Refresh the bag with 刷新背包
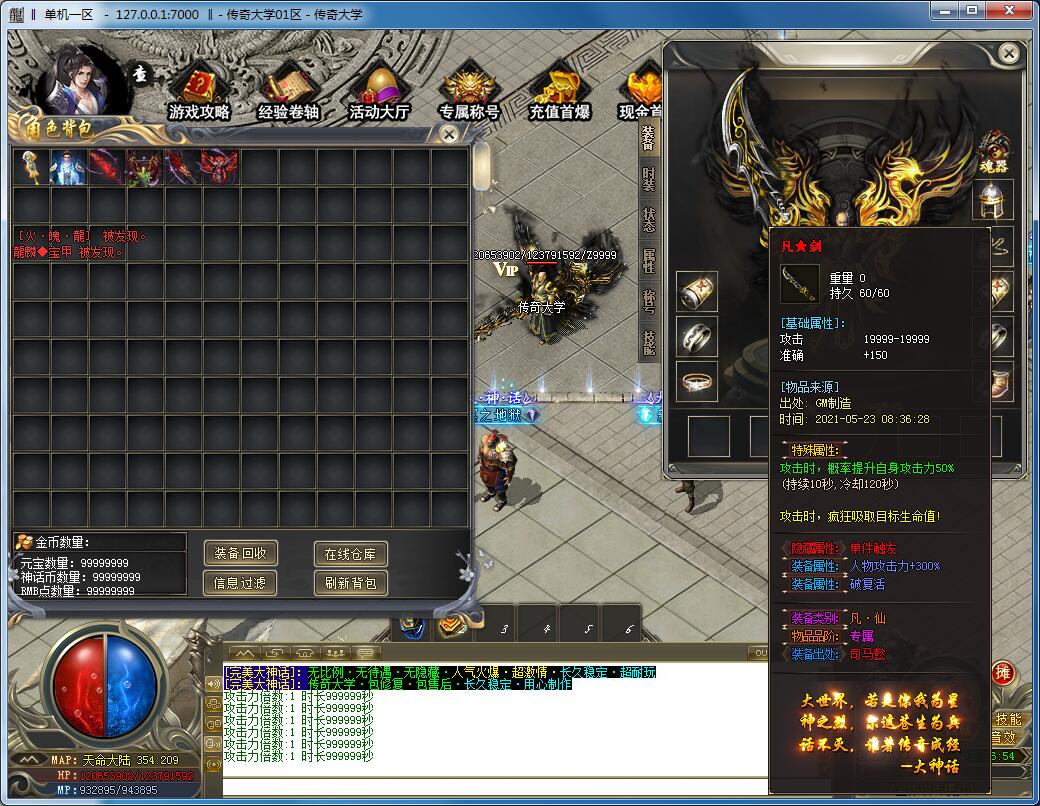Viewport: 1040px width, 806px height. [x=350, y=583]
